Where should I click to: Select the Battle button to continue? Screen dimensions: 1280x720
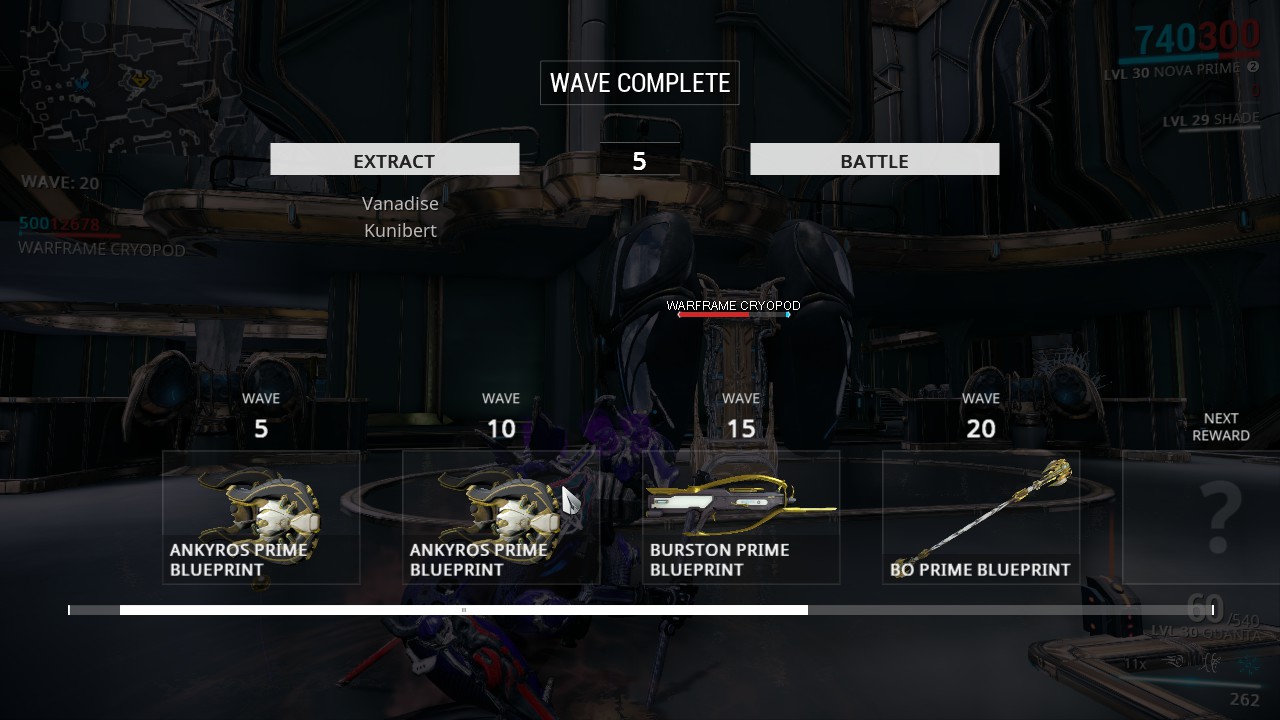[874, 160]
